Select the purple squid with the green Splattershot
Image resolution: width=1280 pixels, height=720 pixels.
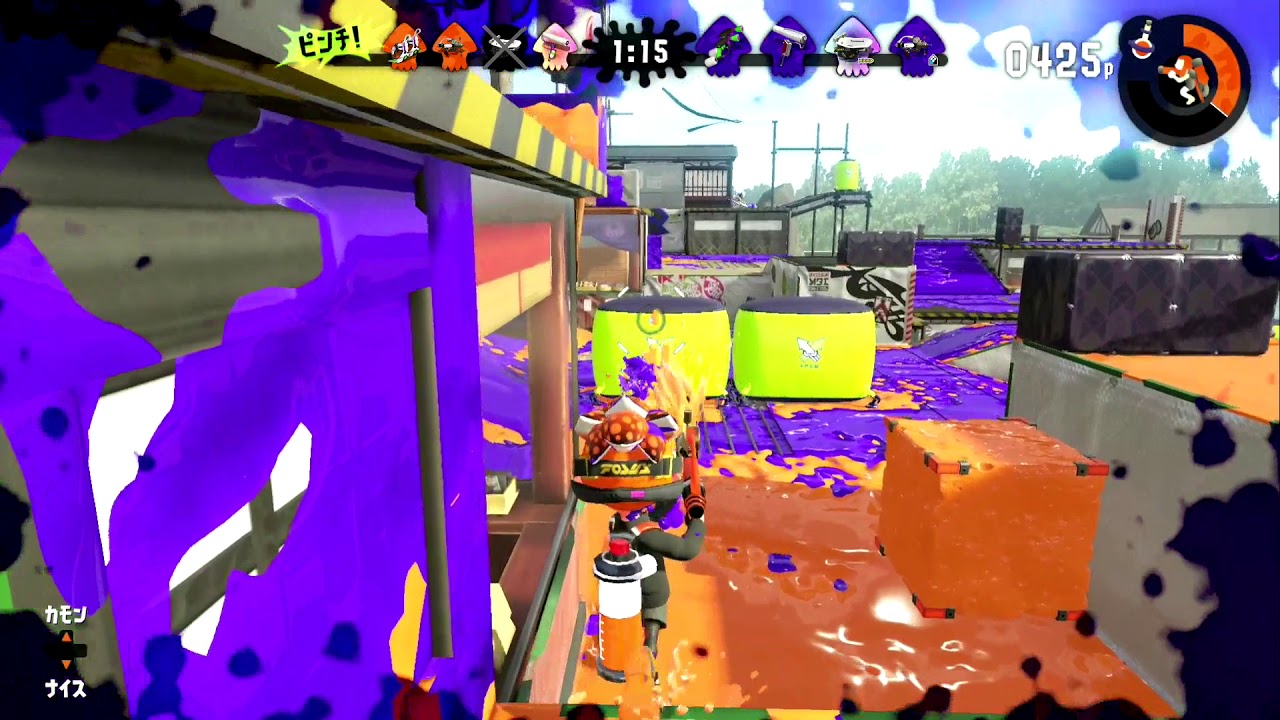click(725, 45)
